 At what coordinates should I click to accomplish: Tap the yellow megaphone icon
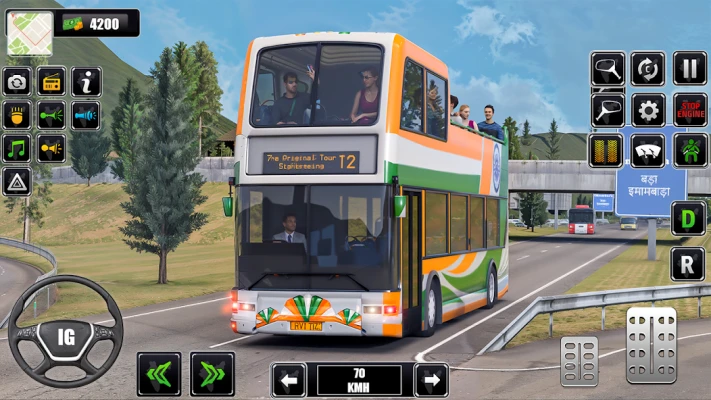pos(52,149)
